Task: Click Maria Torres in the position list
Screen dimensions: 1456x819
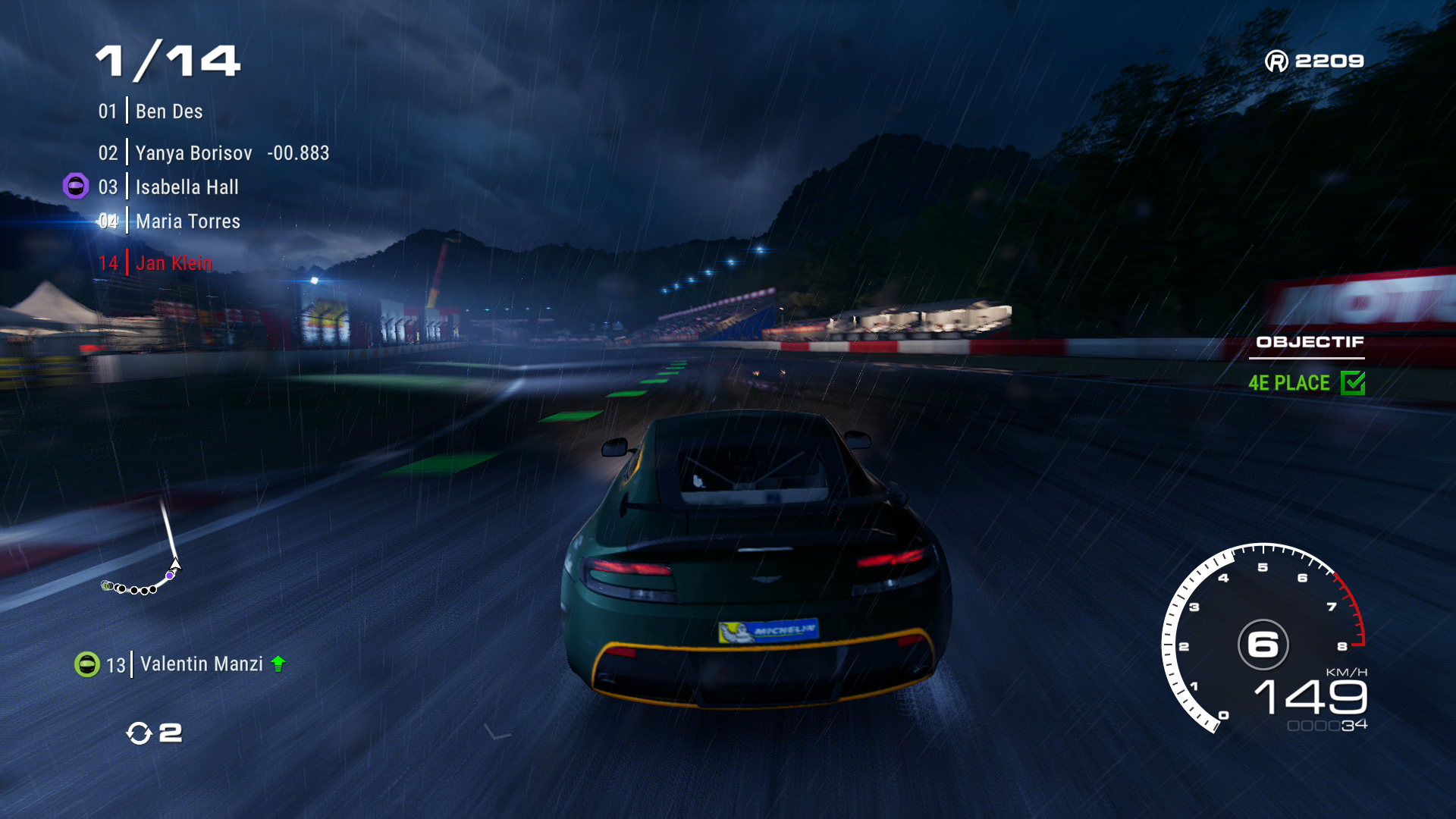Action: (187, 221)
